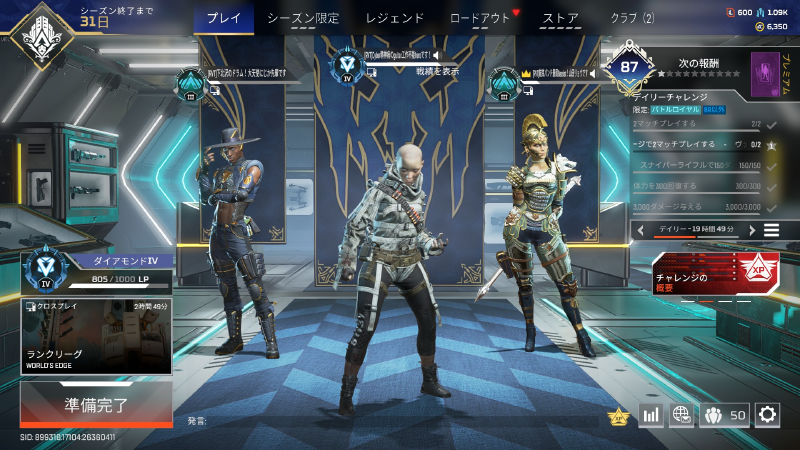Select the ランクリーグ game mode tile

tap(96, 336)
